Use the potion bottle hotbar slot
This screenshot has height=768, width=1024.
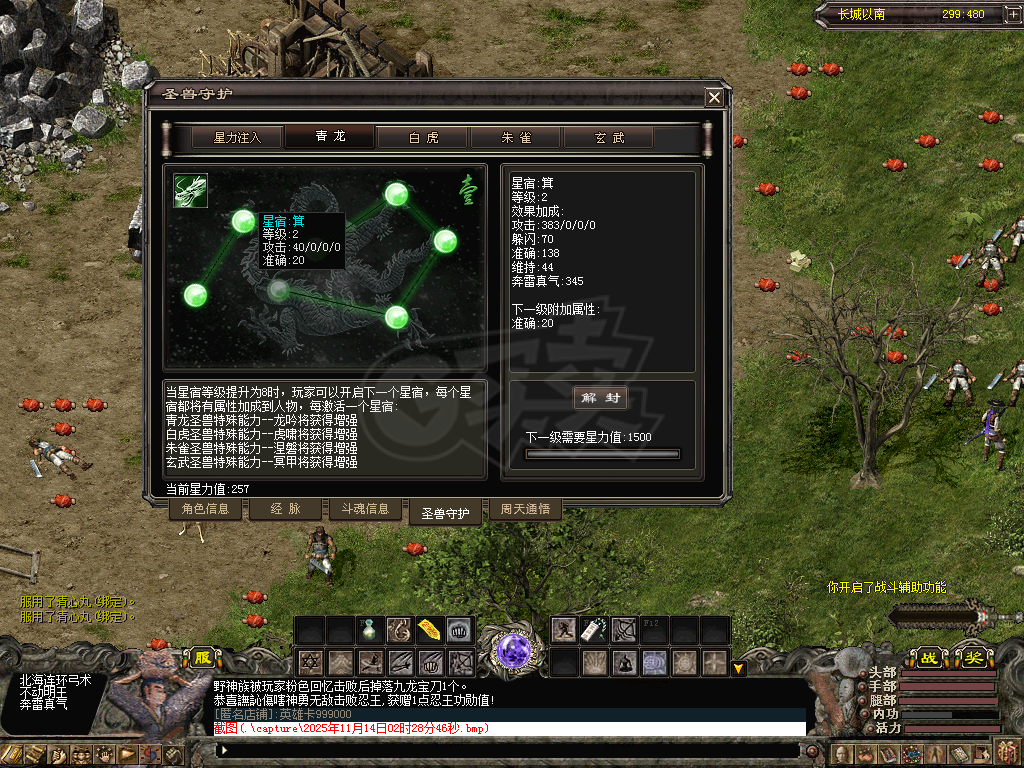click(x=369, y=629)
